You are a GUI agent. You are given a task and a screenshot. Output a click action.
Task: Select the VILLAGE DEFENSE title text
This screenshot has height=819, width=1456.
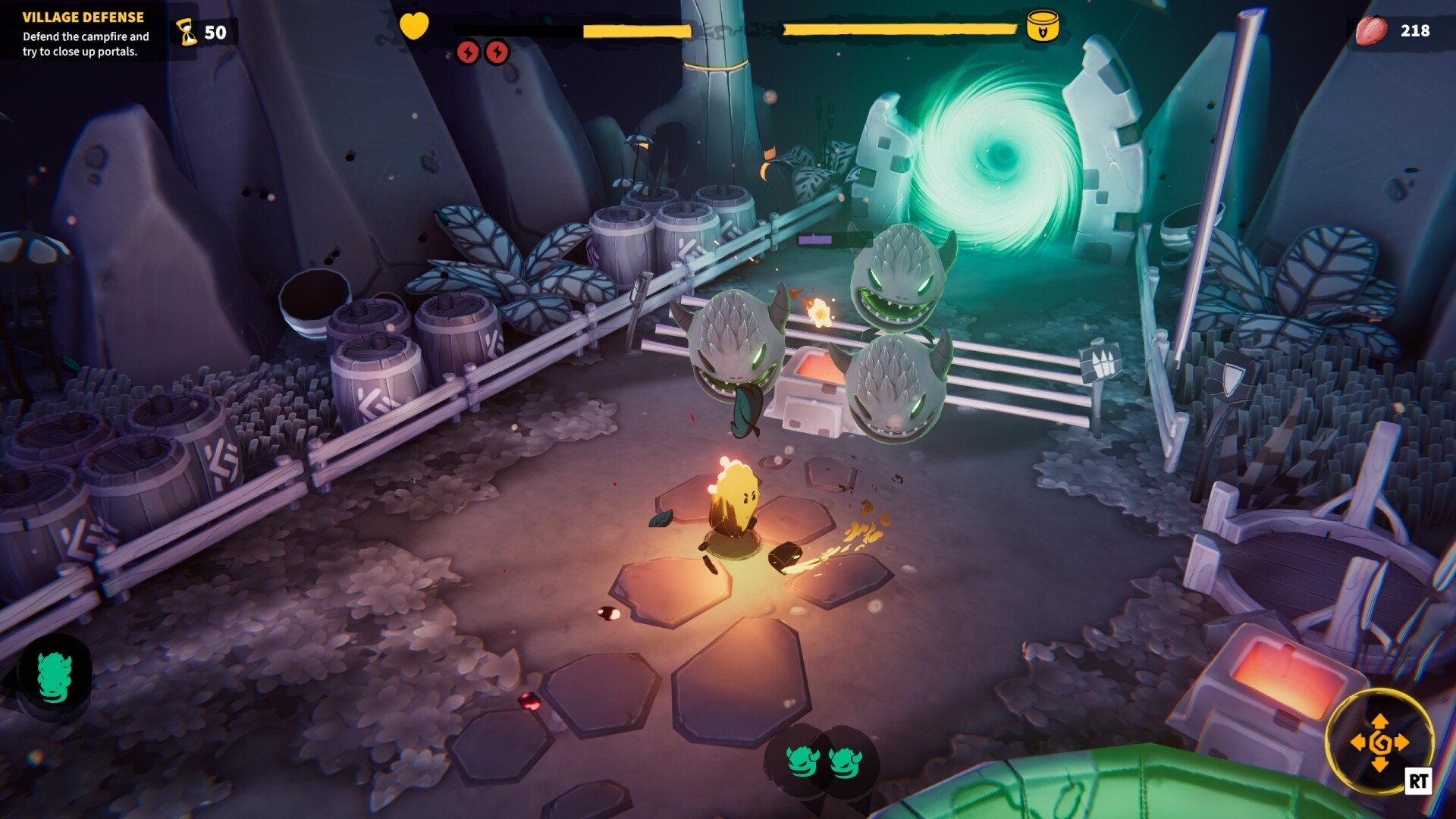click(82, 15)
